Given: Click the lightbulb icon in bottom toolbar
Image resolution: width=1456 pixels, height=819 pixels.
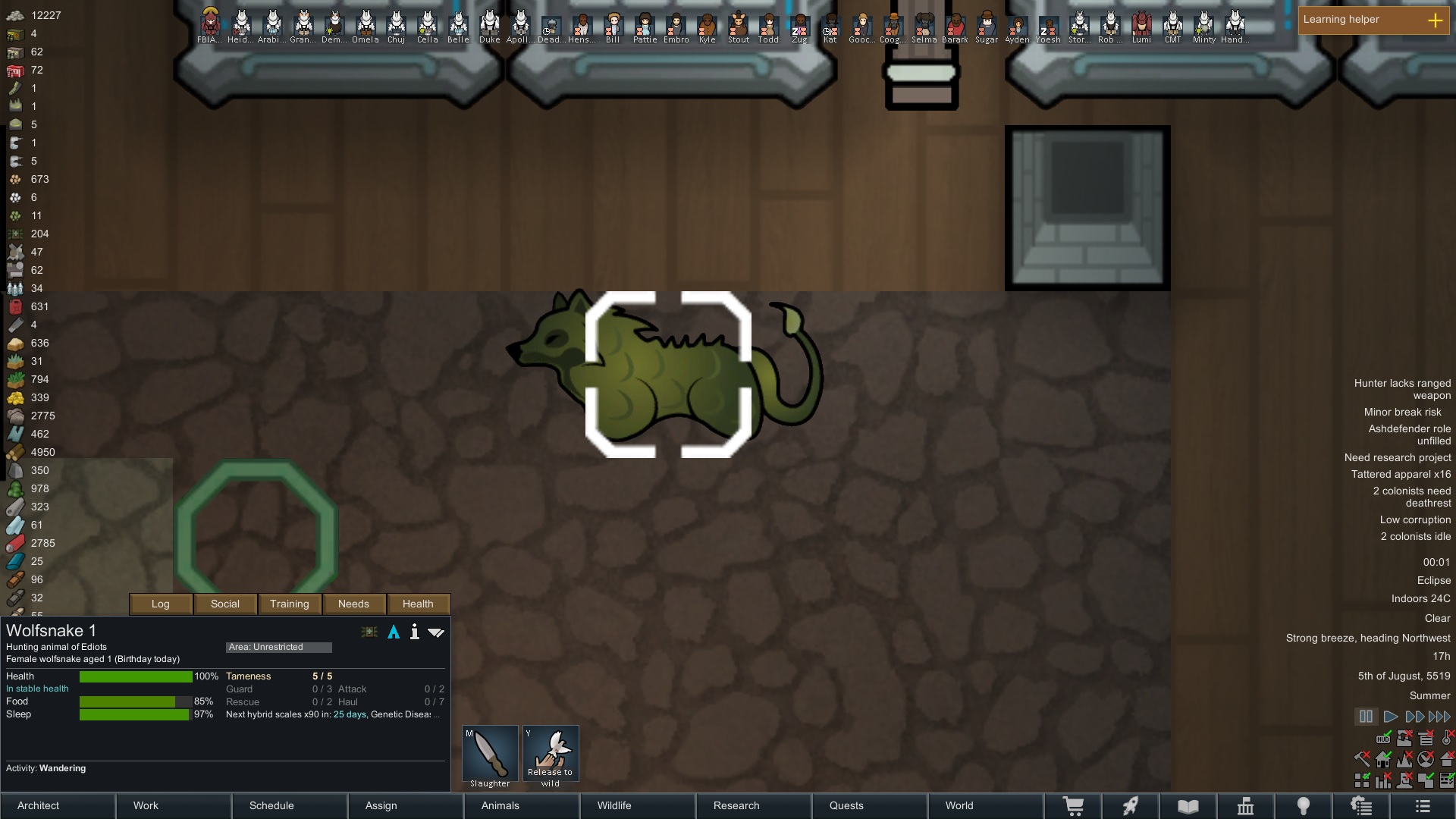Looking at the screenshot, I should click(1304, 805).
